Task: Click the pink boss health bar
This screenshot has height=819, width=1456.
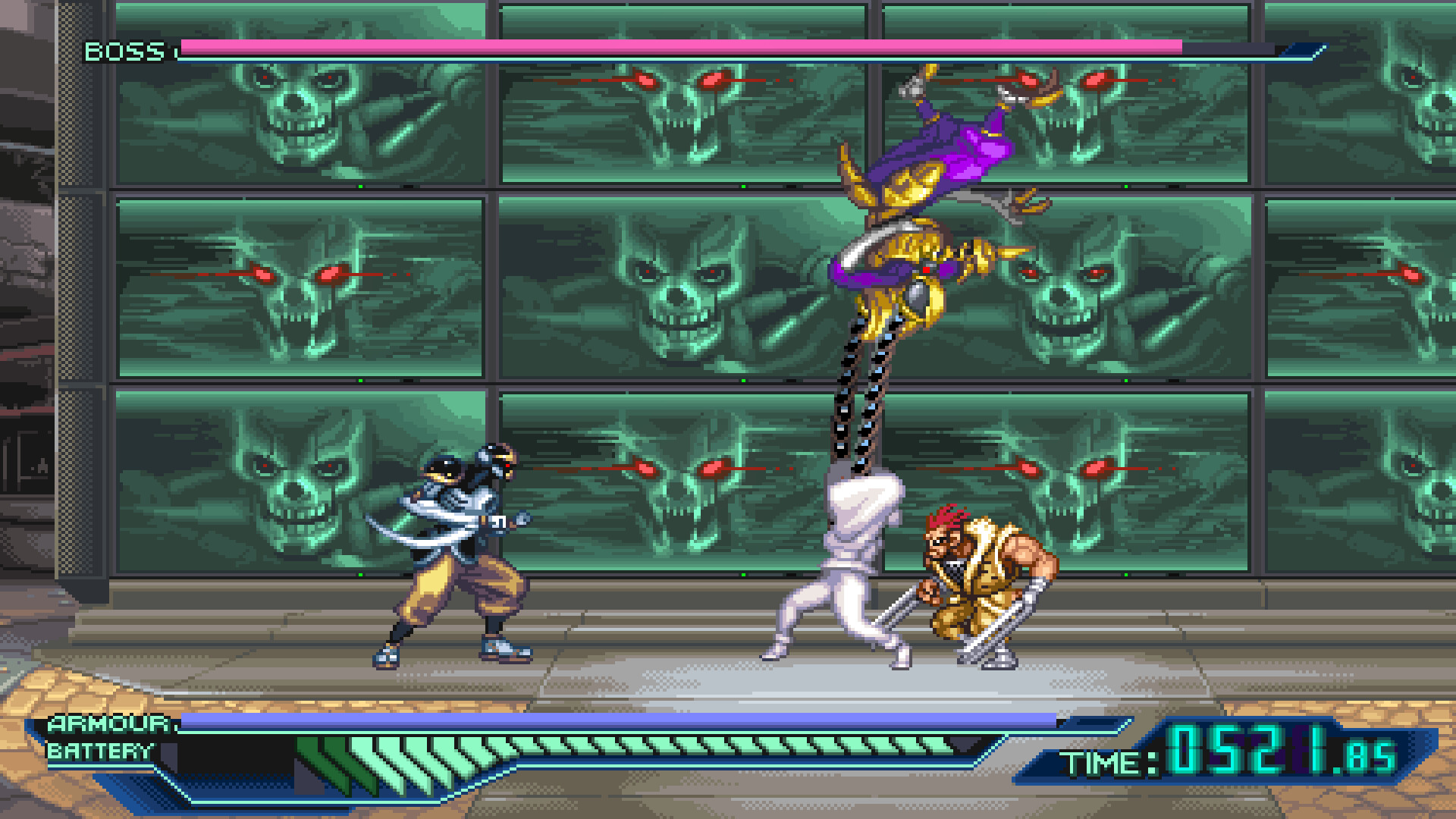Action: point(682,47)
